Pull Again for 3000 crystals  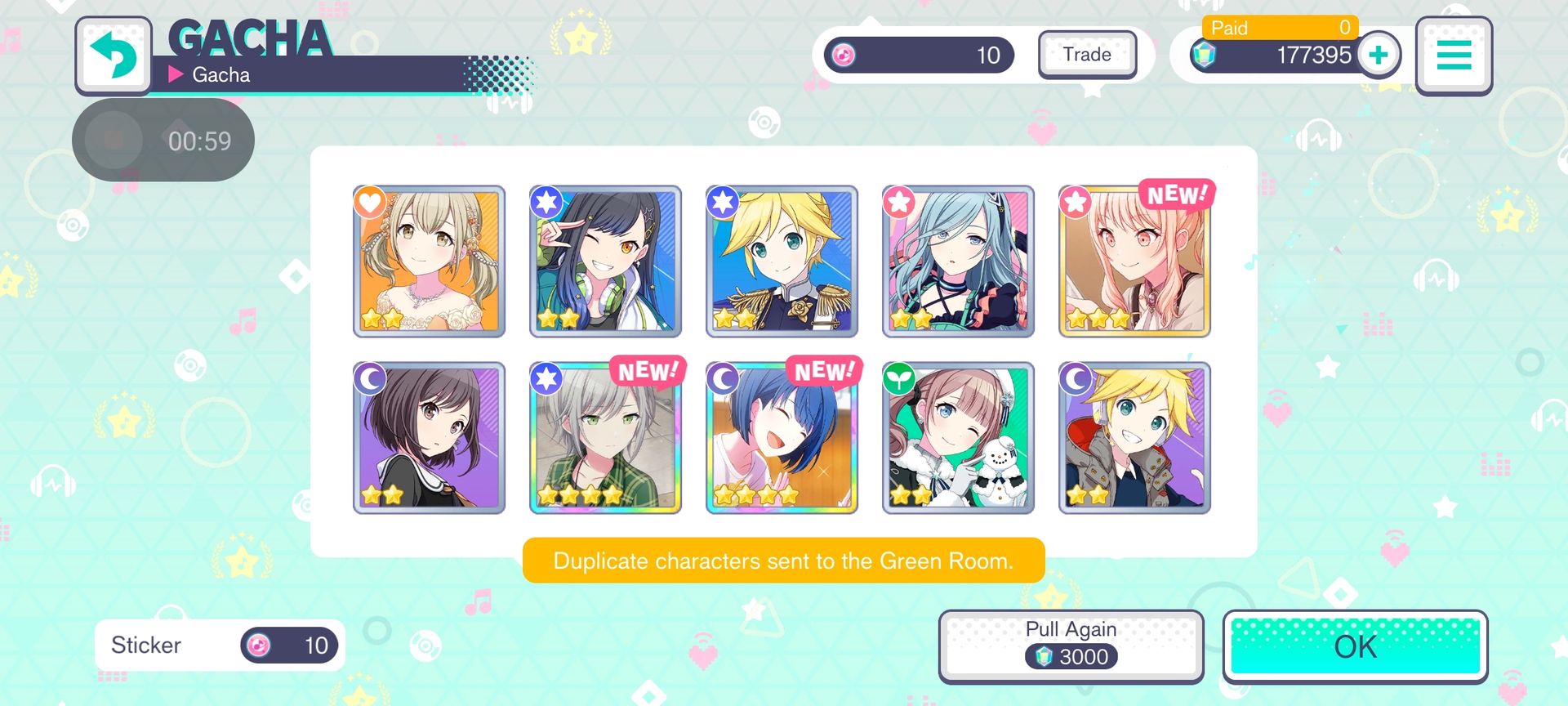pos(1071,646)
